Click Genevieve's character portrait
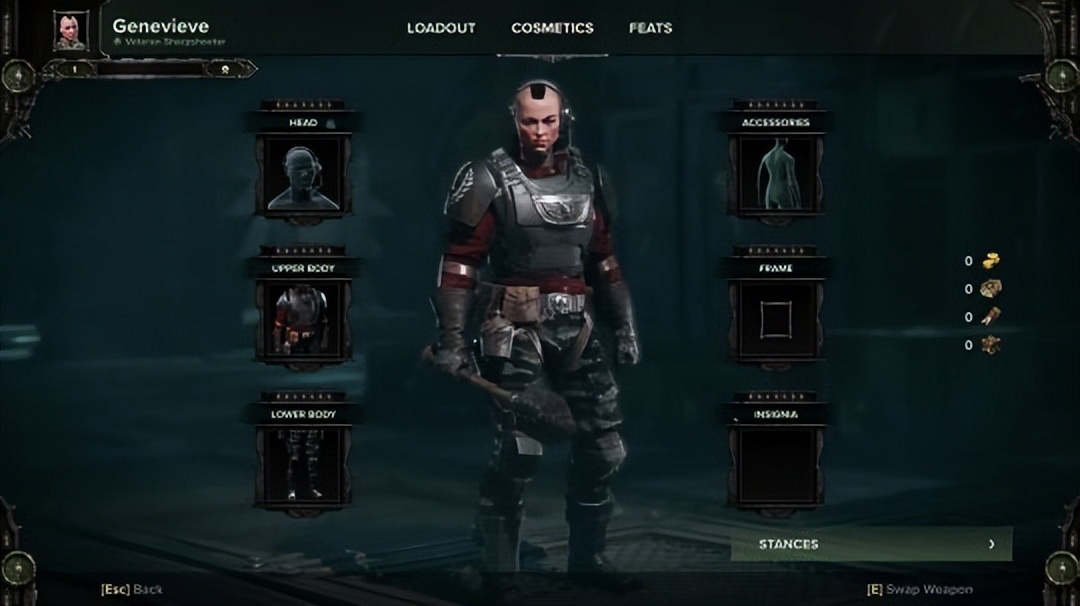This screenshot has width=1080, height=606. 71,30
